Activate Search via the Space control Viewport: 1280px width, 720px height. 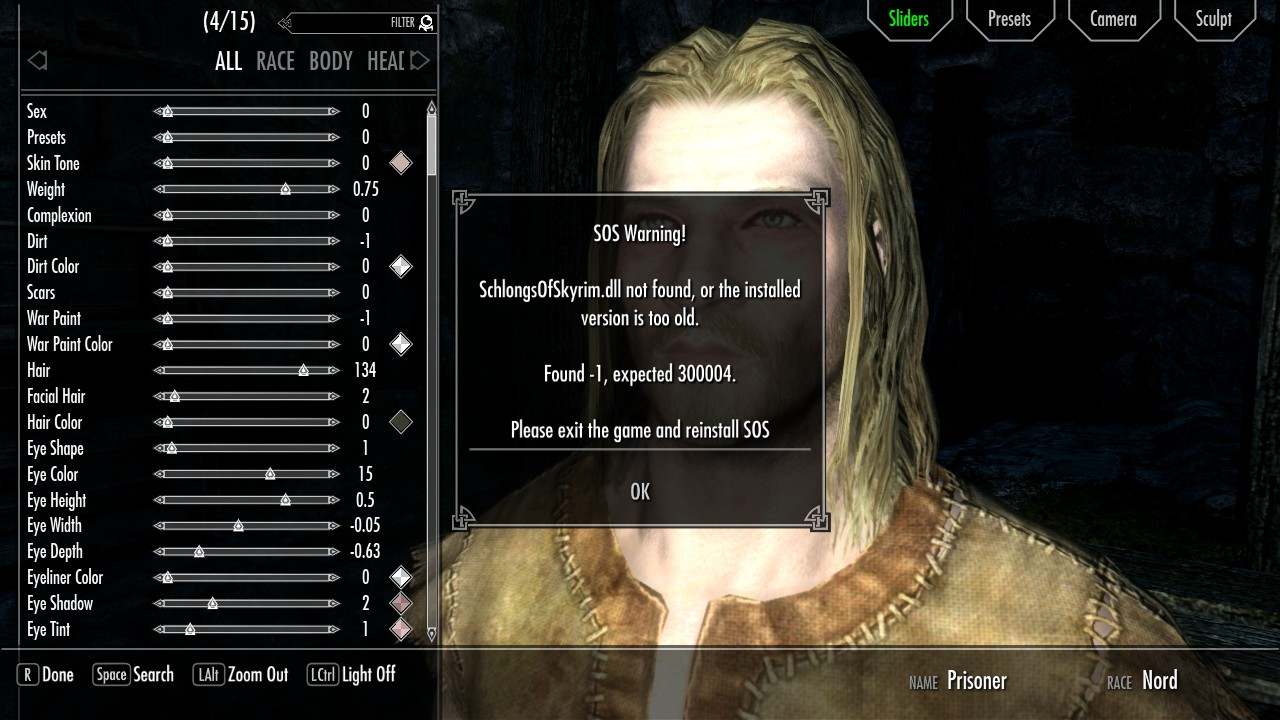click(133, 674)
